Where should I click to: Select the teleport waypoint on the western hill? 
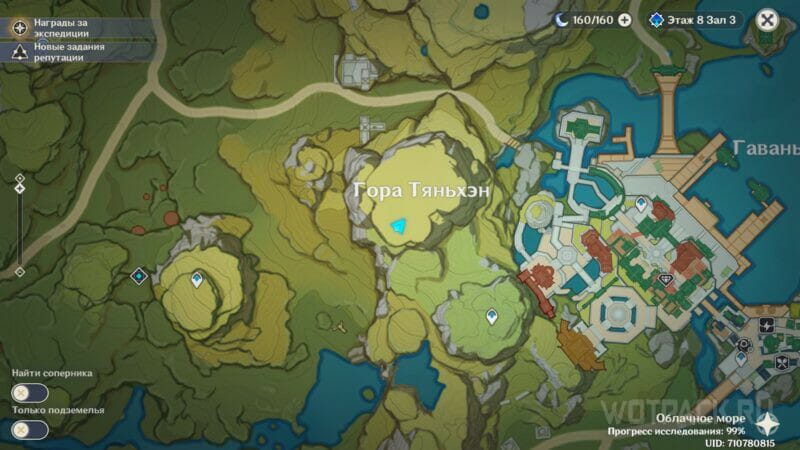tap(196, 281)
